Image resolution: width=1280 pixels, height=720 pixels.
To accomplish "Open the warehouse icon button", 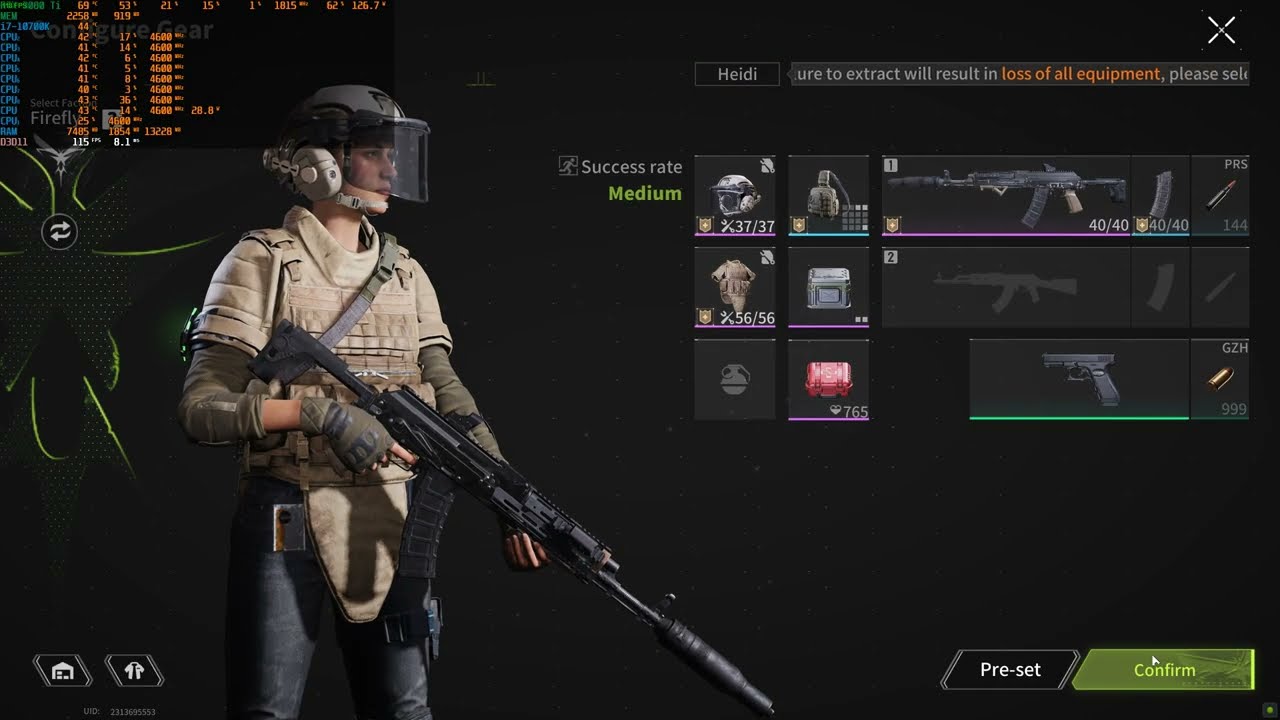I will (63, 671).
